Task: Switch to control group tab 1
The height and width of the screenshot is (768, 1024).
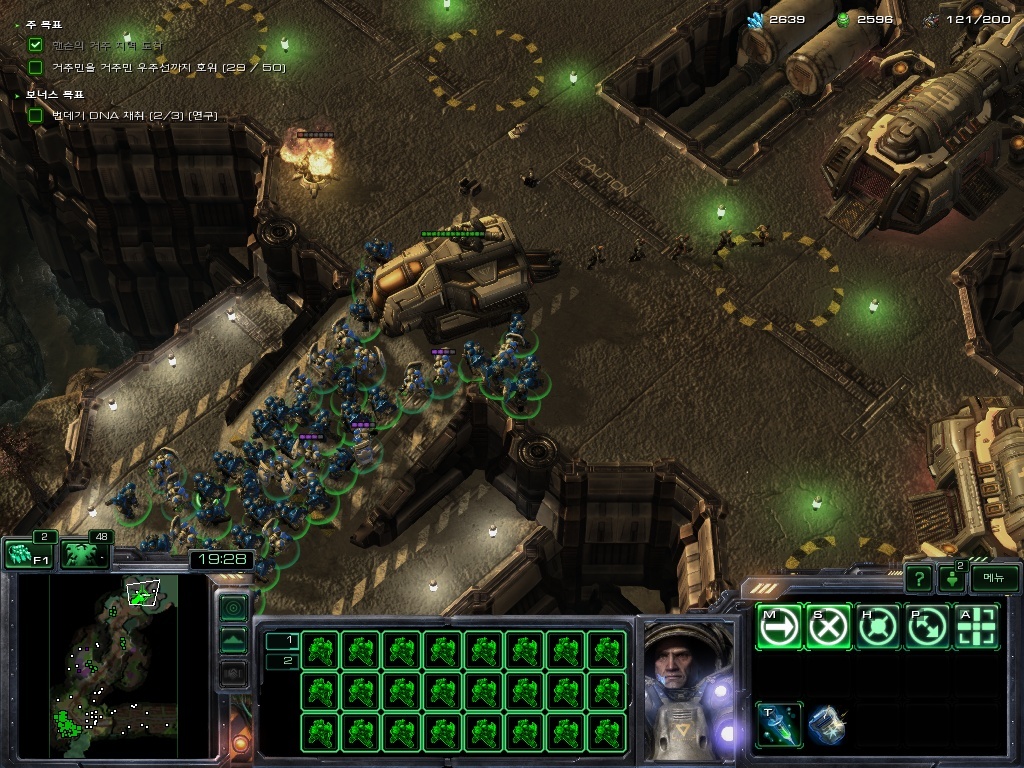Action: [282, 640]
